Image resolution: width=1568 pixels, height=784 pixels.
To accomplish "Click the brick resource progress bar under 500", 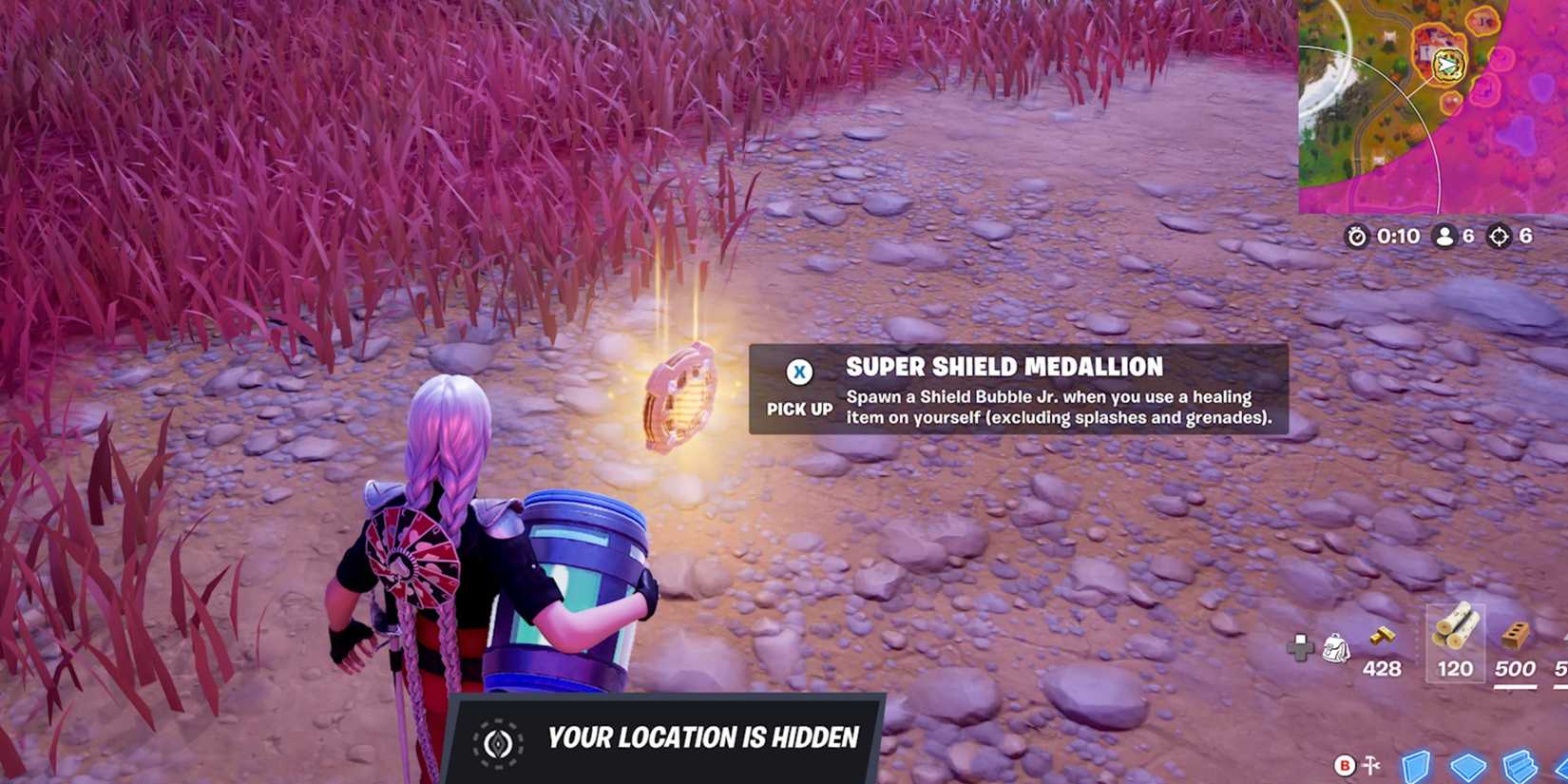I will (1516, 686).
